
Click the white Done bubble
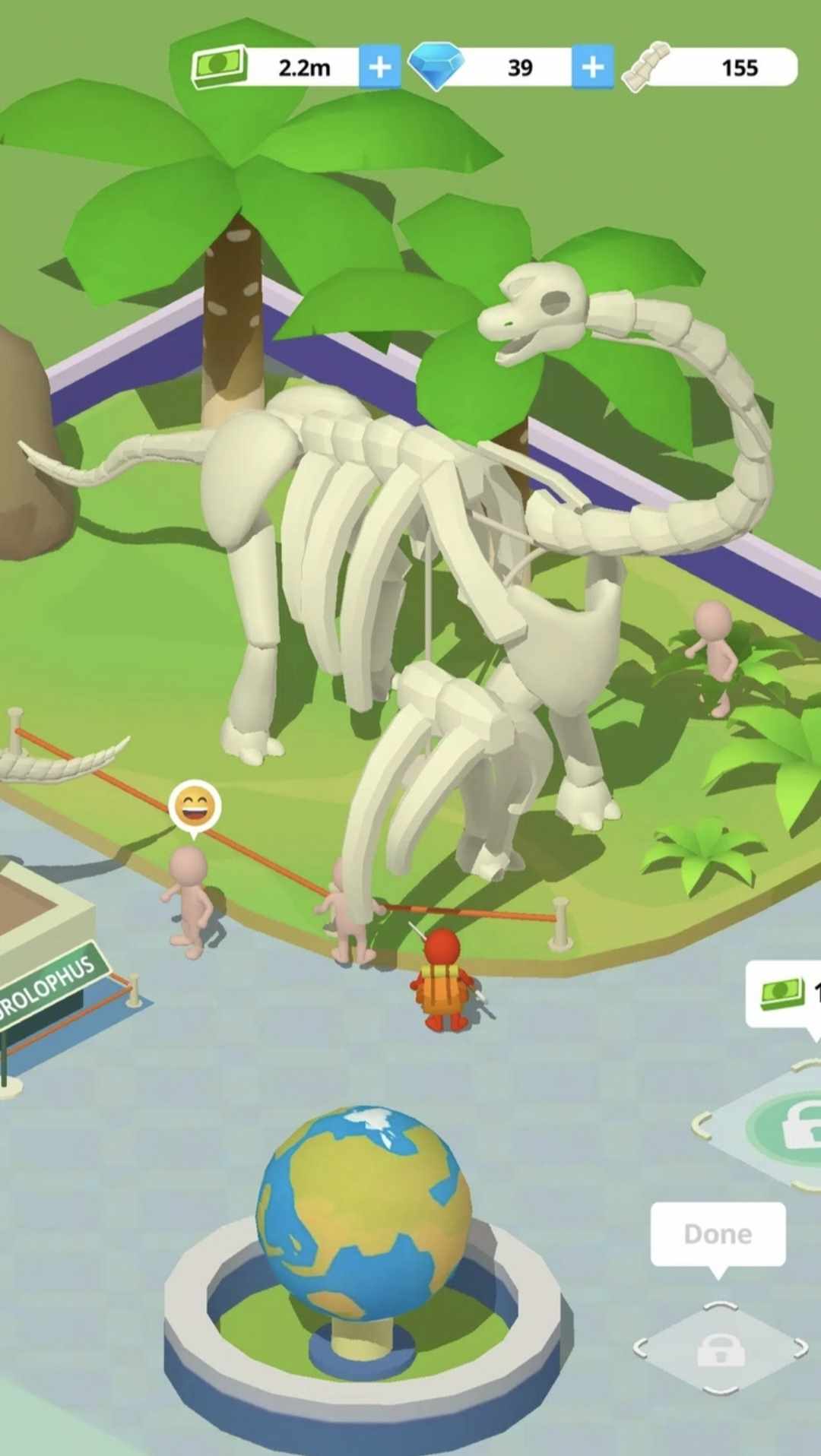click(718, 1234)
